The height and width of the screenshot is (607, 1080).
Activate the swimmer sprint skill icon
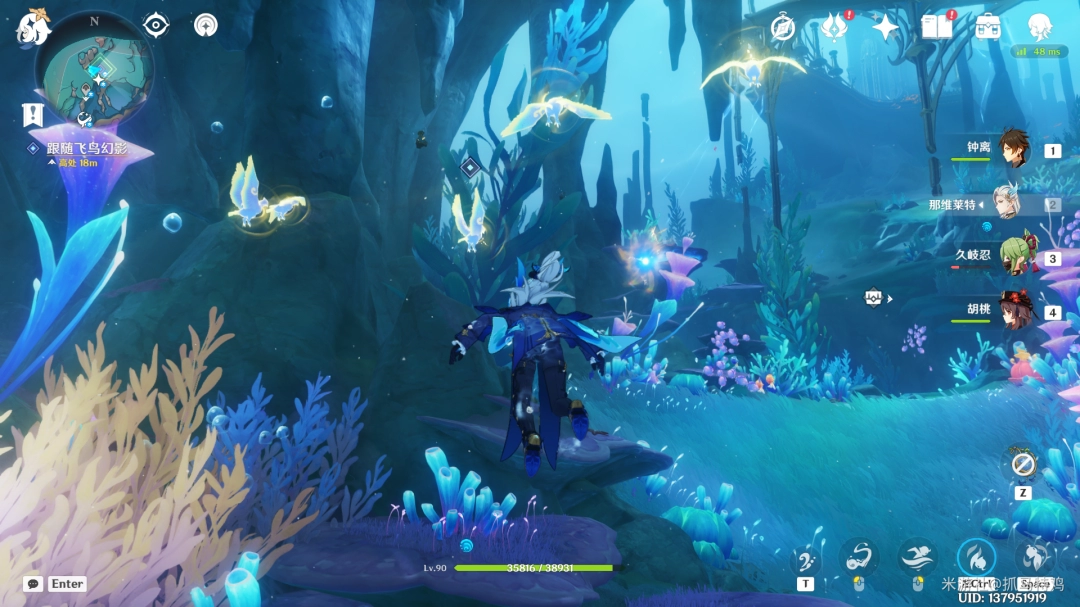[x=916, y=557]
